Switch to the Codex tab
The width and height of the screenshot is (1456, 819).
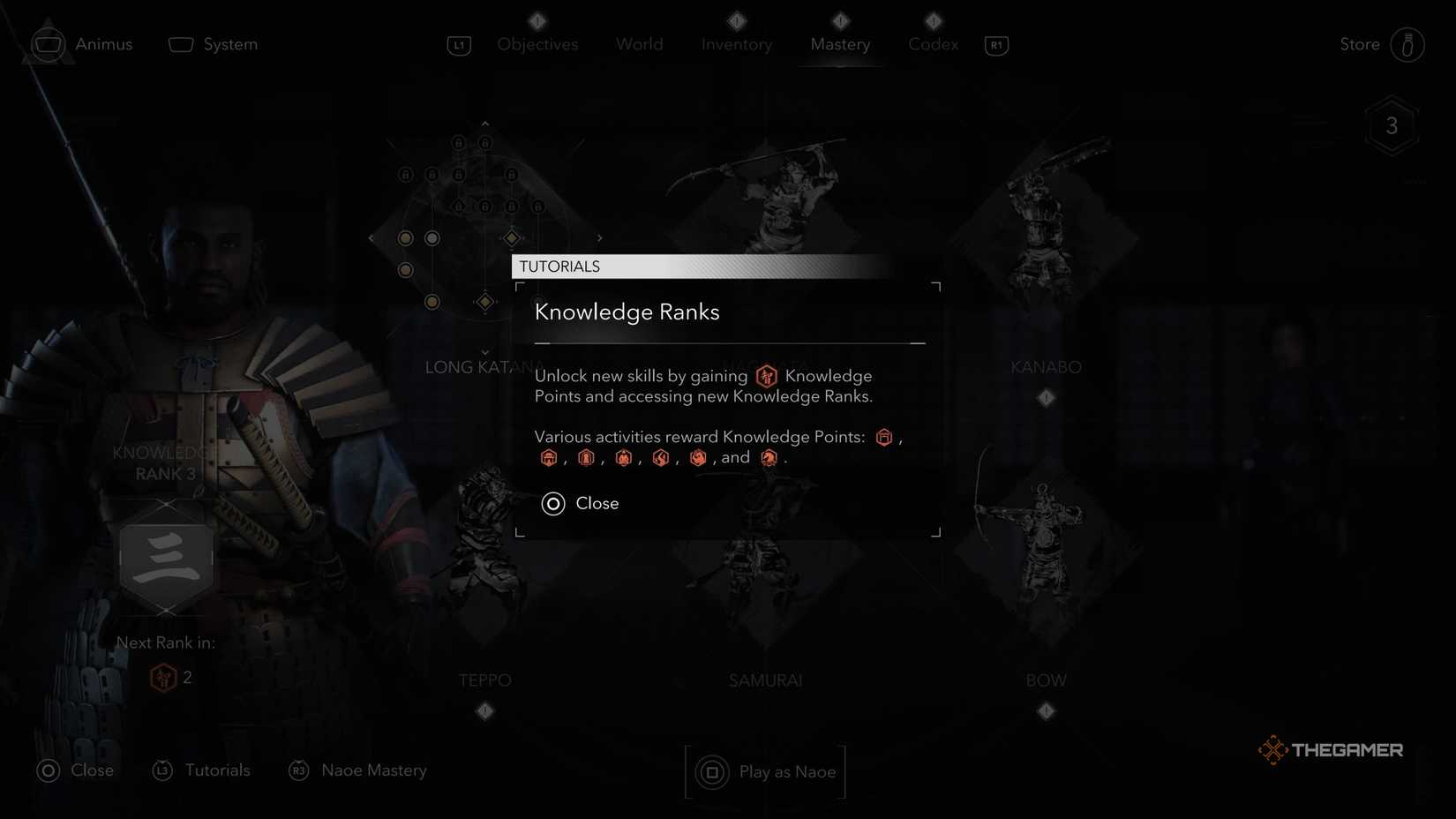(932, 44)
